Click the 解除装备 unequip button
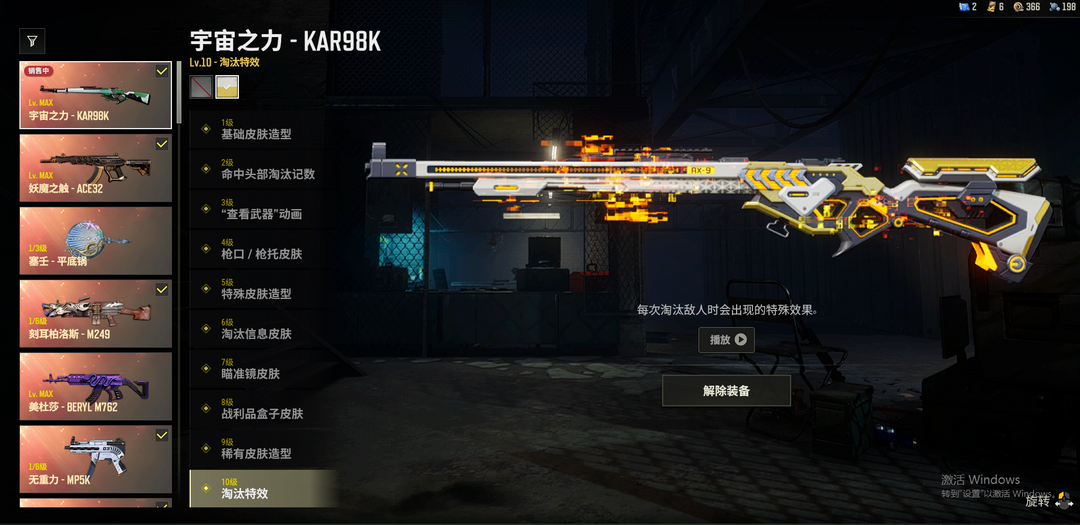The width and height of the screenshot is (1080, 525). (x=726, y=391)
